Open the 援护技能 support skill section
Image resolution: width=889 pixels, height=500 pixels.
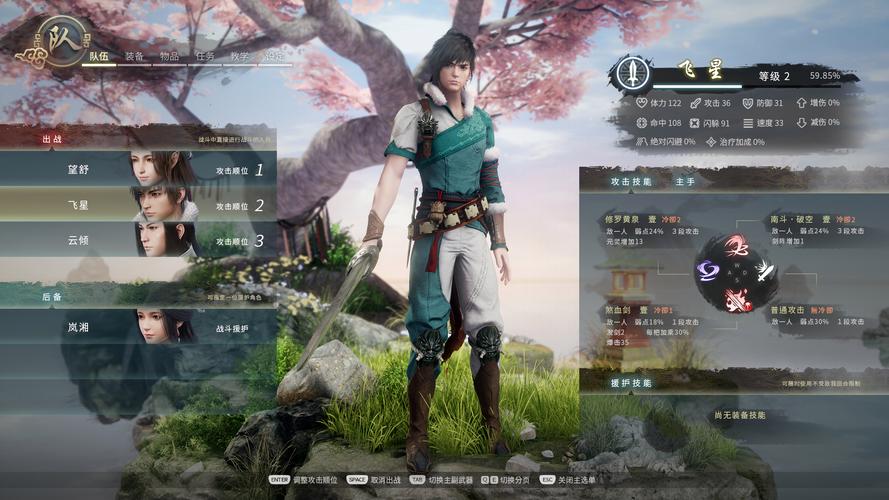click(x=632, y=382)
